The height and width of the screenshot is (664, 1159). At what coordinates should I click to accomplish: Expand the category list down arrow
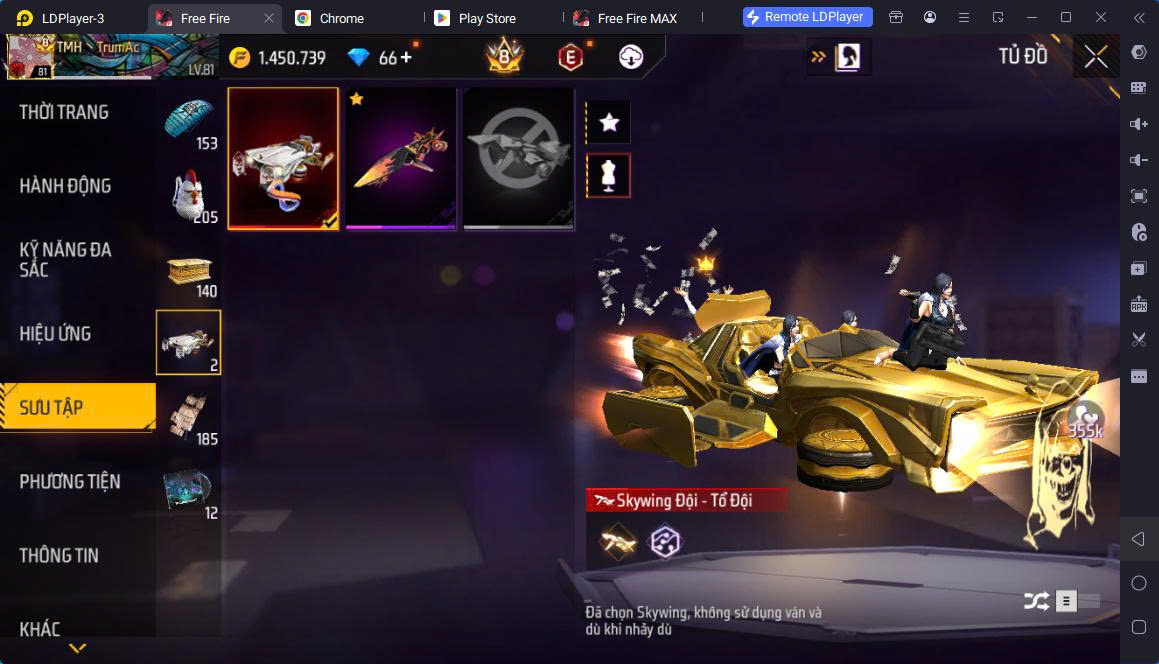click(77, 648)
